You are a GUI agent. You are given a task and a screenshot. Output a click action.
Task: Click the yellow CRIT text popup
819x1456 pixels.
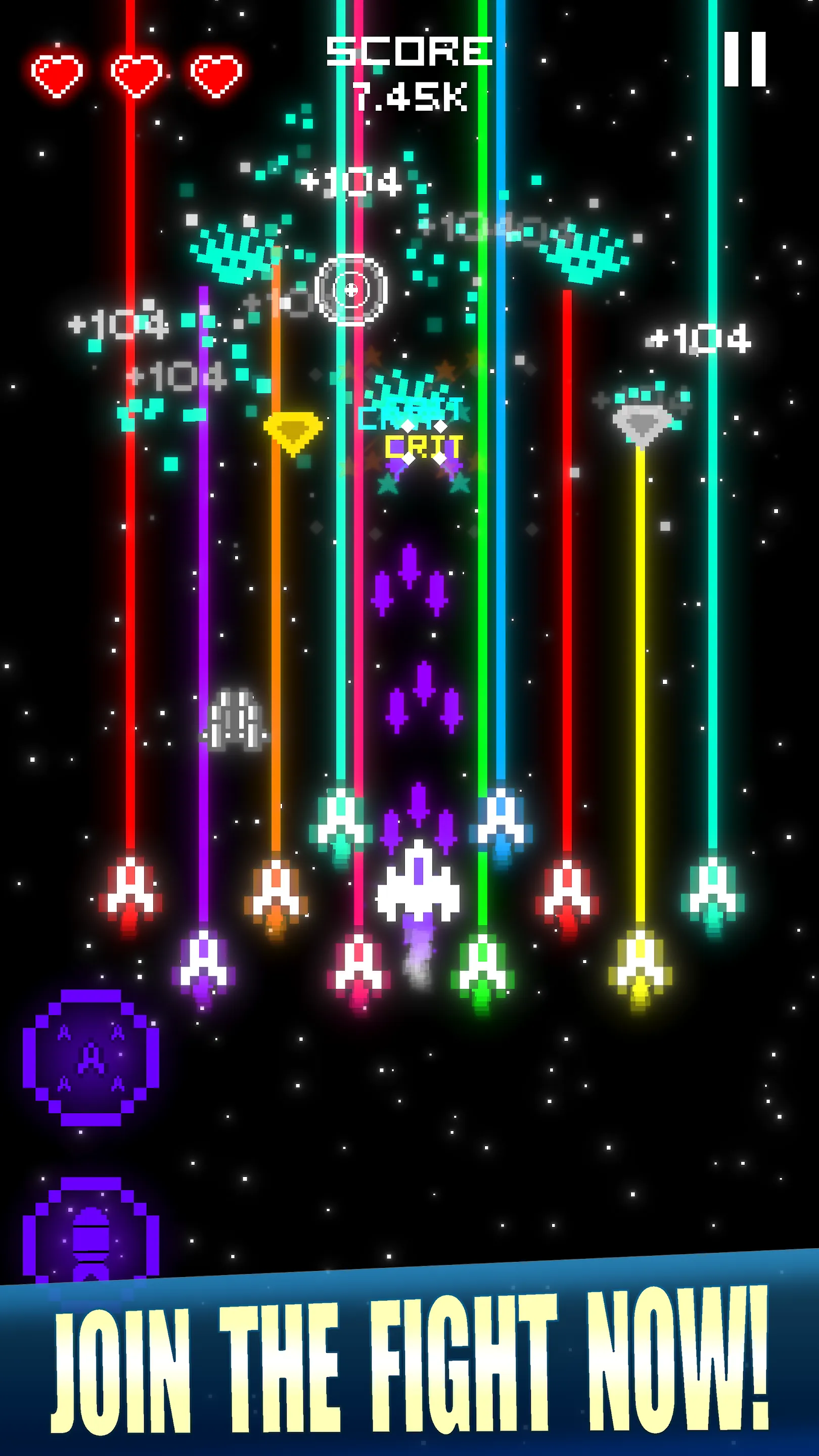(424, 446)
